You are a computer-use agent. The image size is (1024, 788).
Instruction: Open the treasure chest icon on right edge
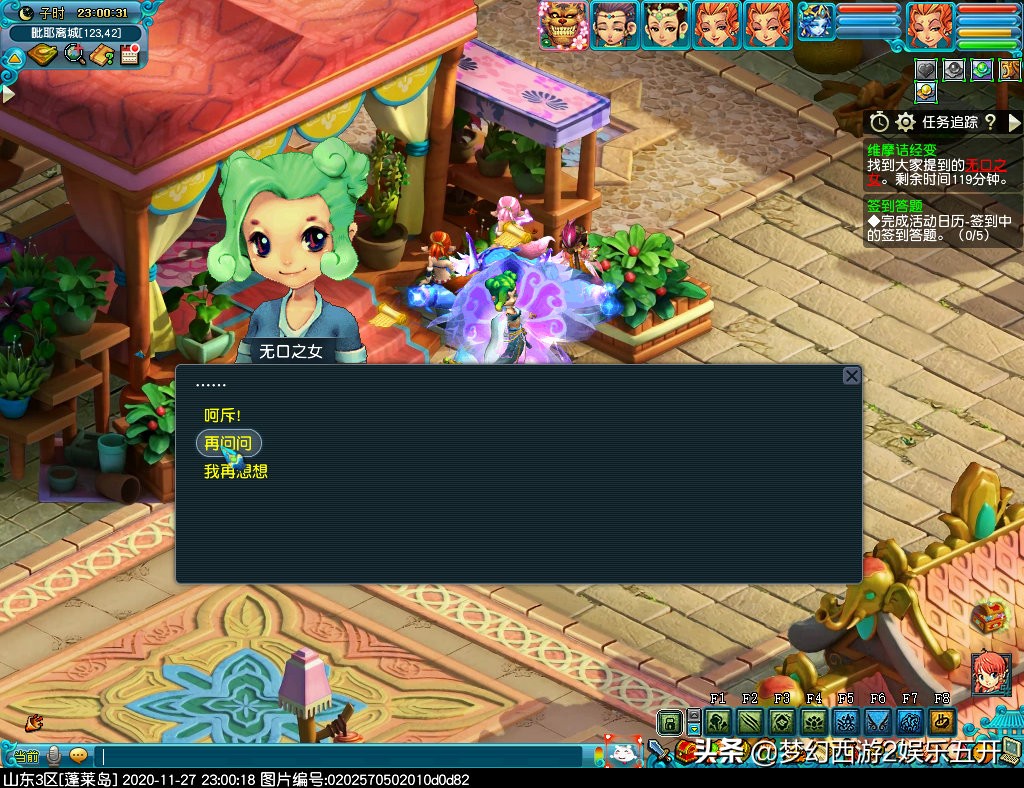click(989, 615)
